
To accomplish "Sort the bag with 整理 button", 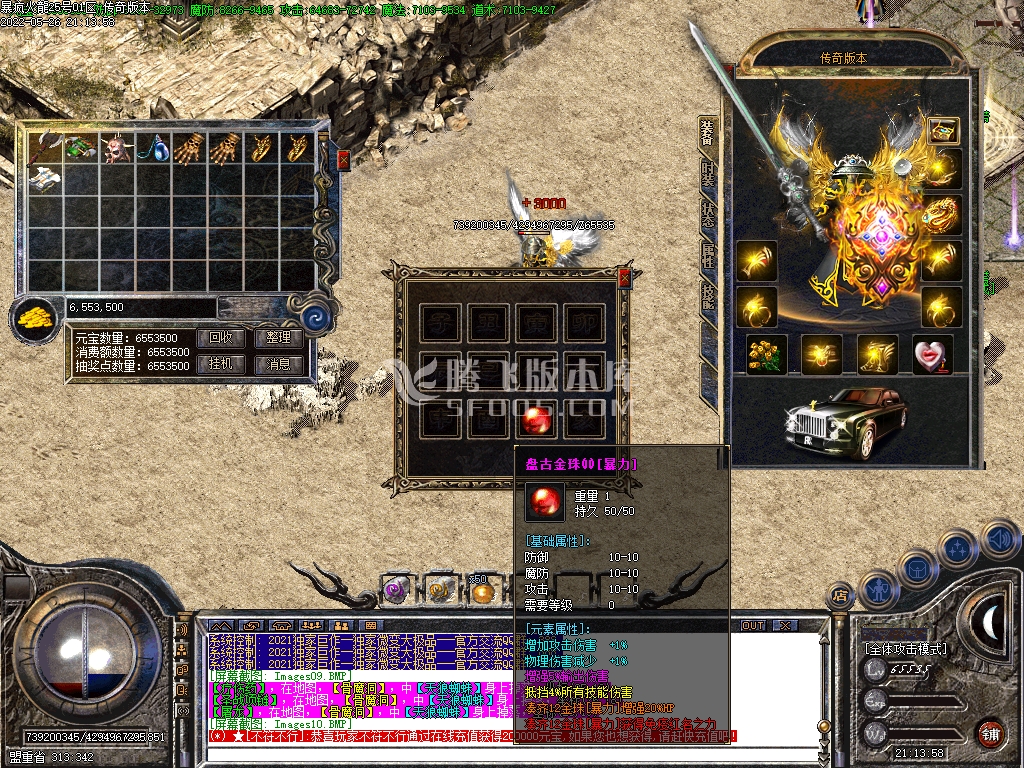I will click(279, 338).
